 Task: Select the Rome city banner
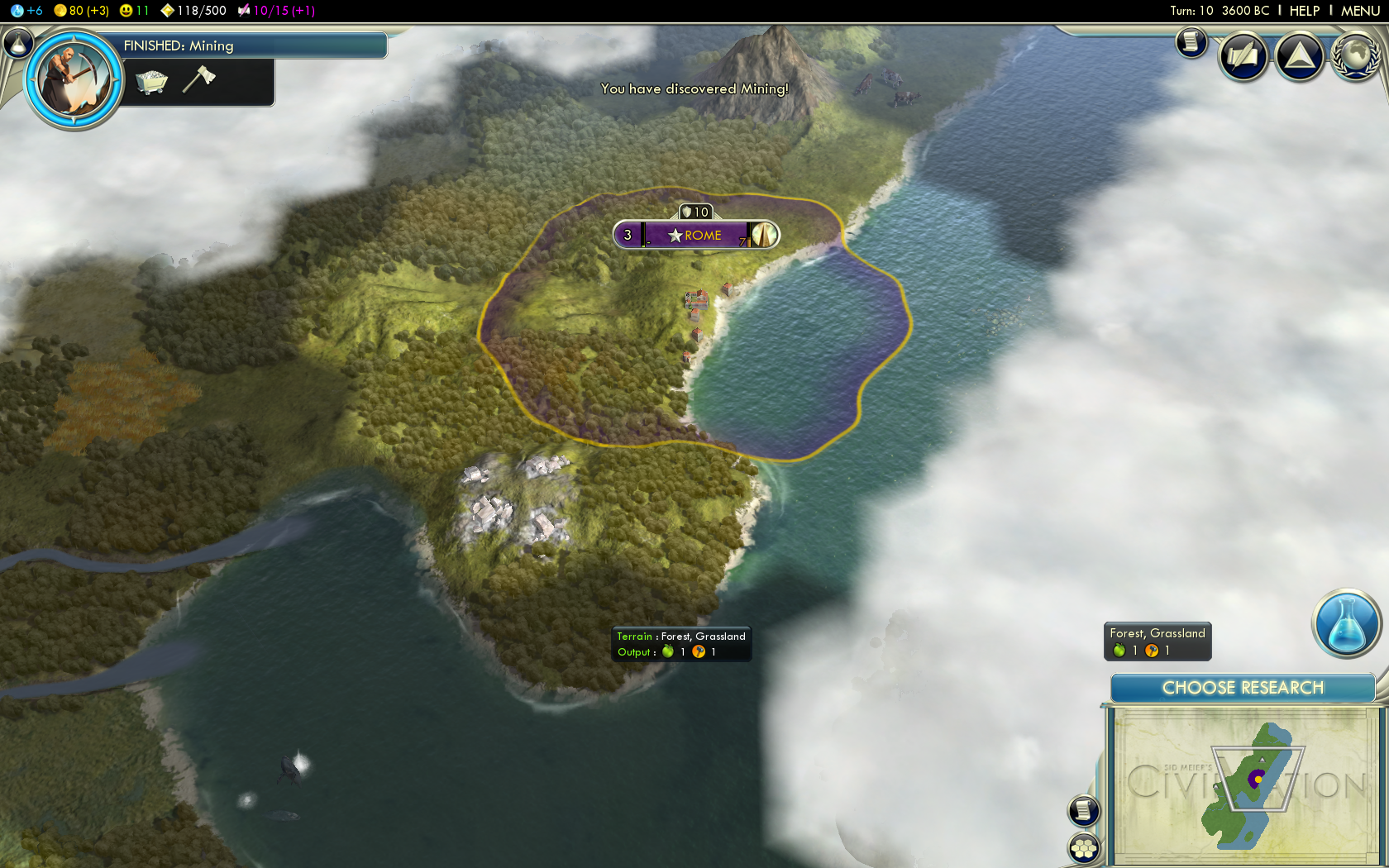pyautogui.click(x=695, y=236)
